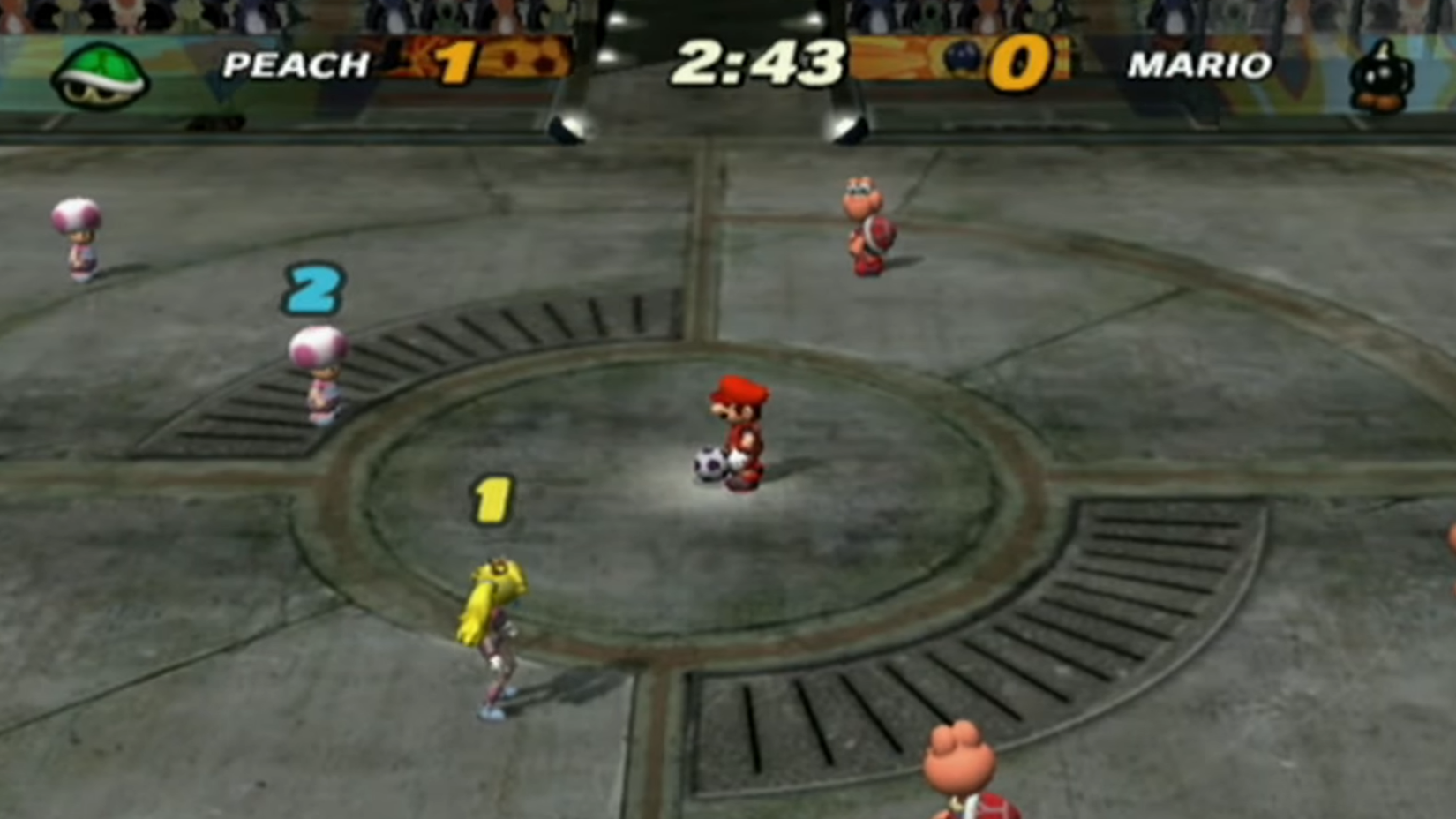Click the soccer ball at Mario's feet

coord(709,463)
